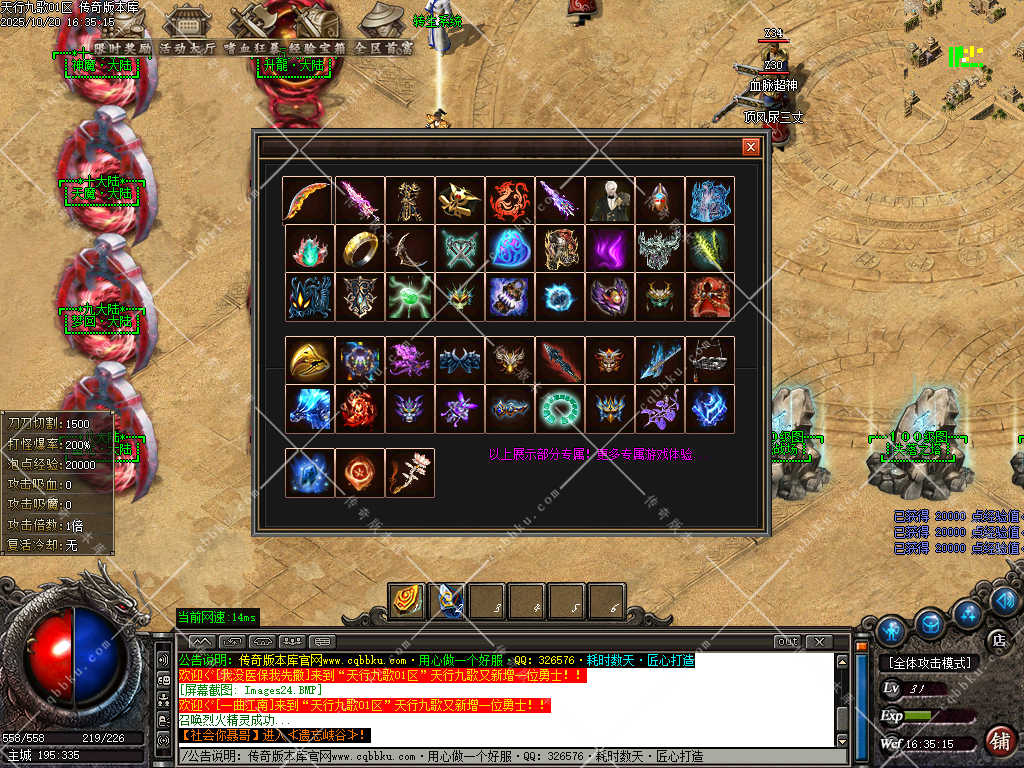Select the man in black suit icon
Viewport: 1024px width, 768px height.
(x=610, y=200)
